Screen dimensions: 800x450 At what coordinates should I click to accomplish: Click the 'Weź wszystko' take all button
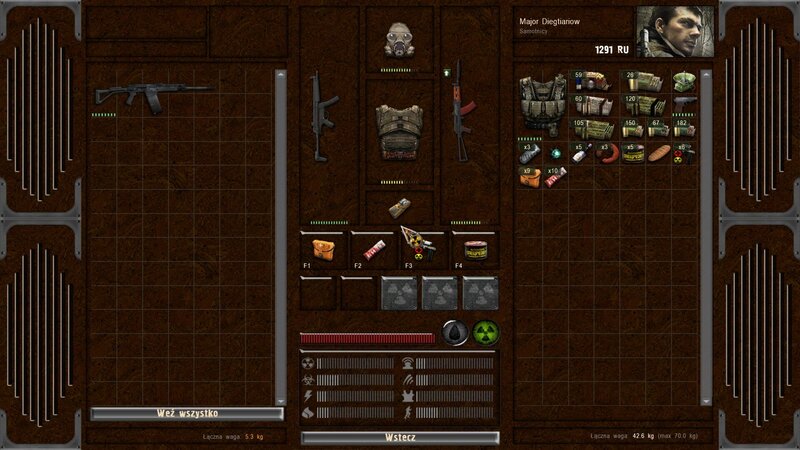tap(187, 413)
